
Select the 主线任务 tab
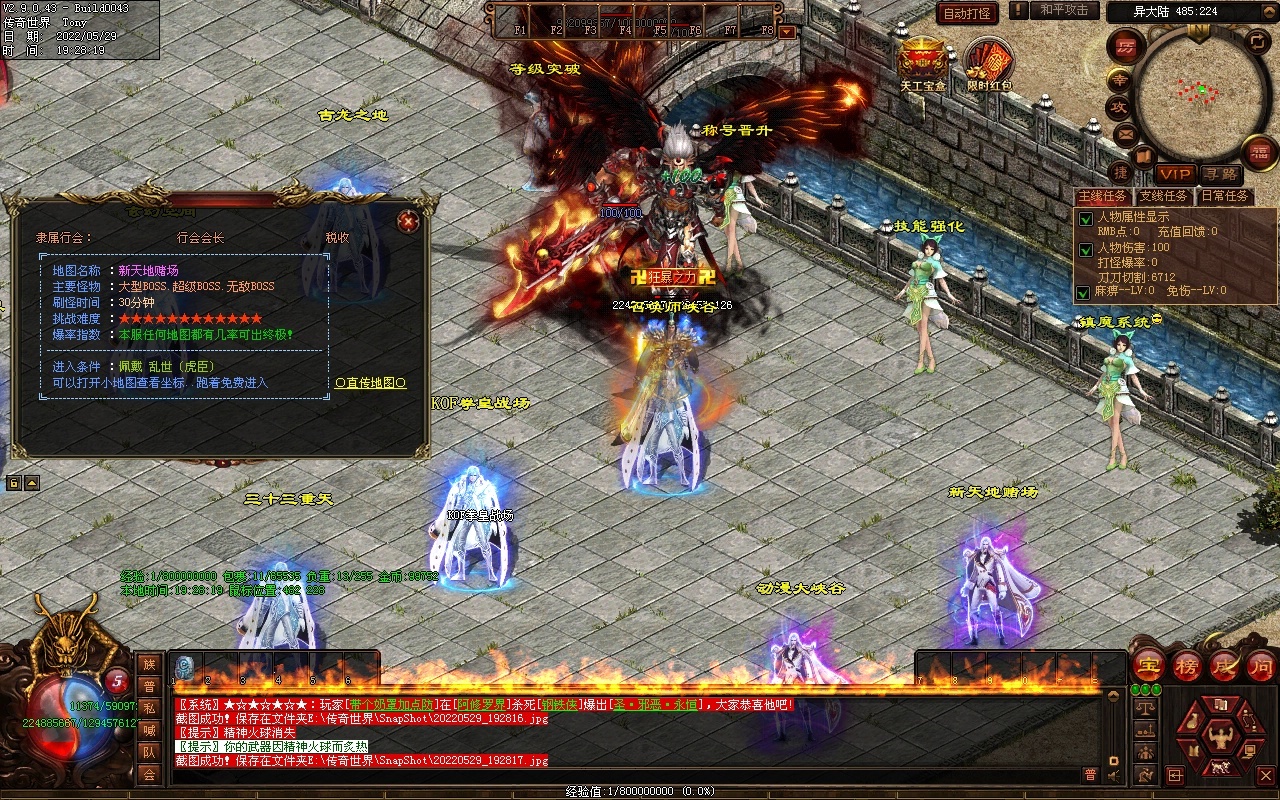[1103, 196]
